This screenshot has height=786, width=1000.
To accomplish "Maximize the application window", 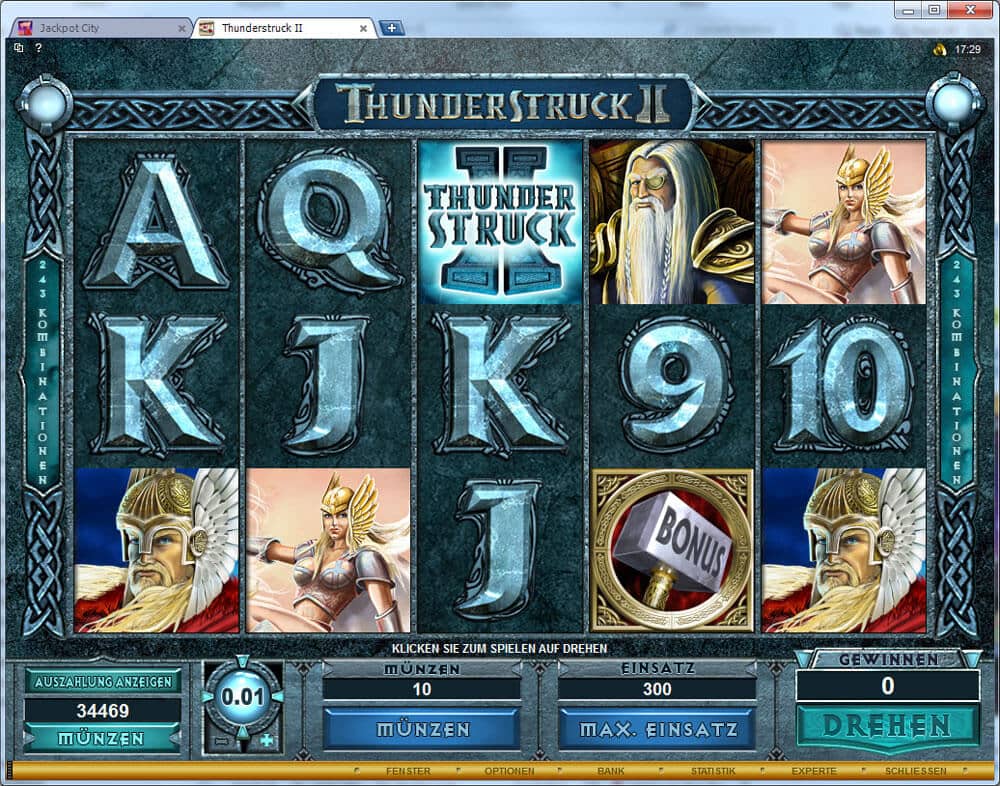I will point(934,10).
